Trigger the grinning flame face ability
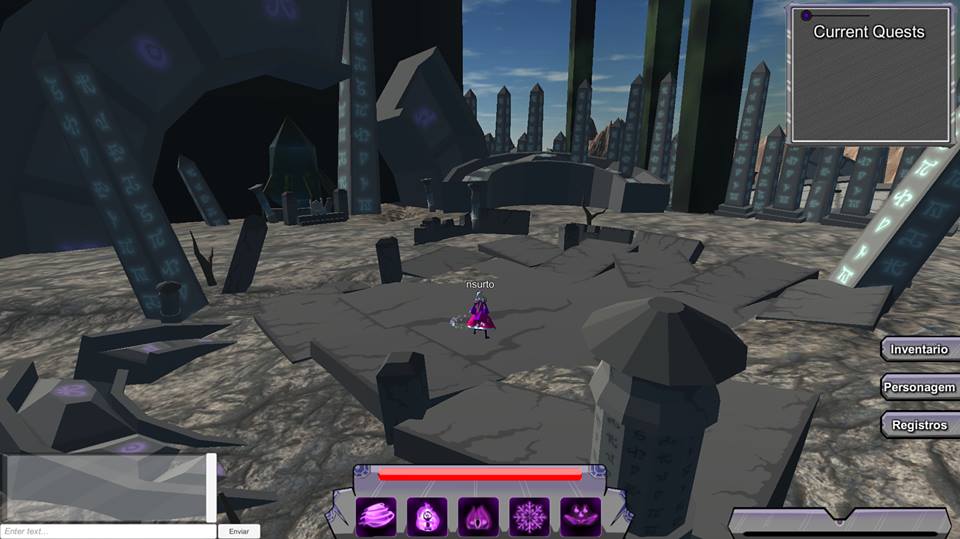 [580, 516]
